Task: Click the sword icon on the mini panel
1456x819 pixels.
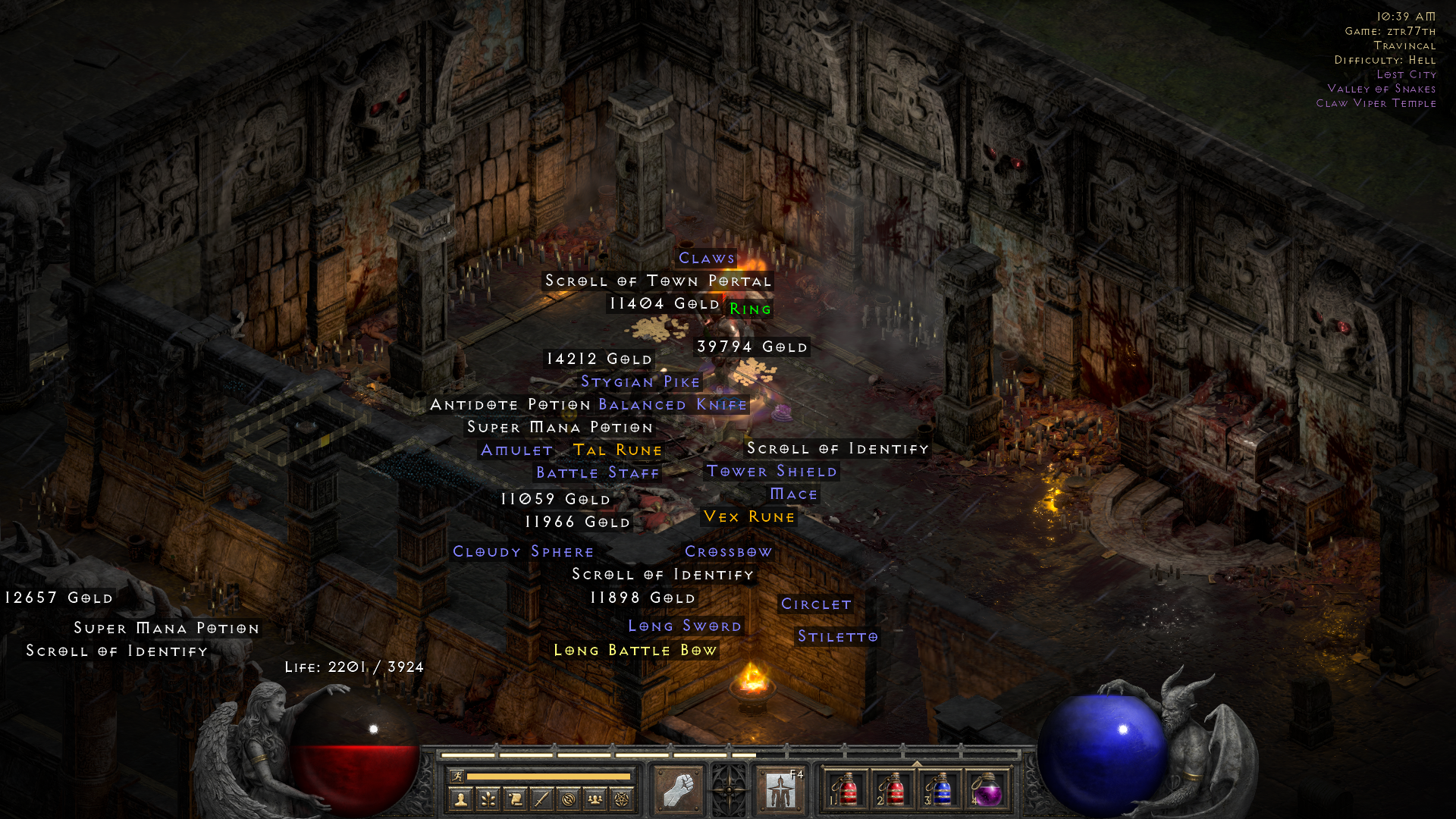Action: coord(541,799)
